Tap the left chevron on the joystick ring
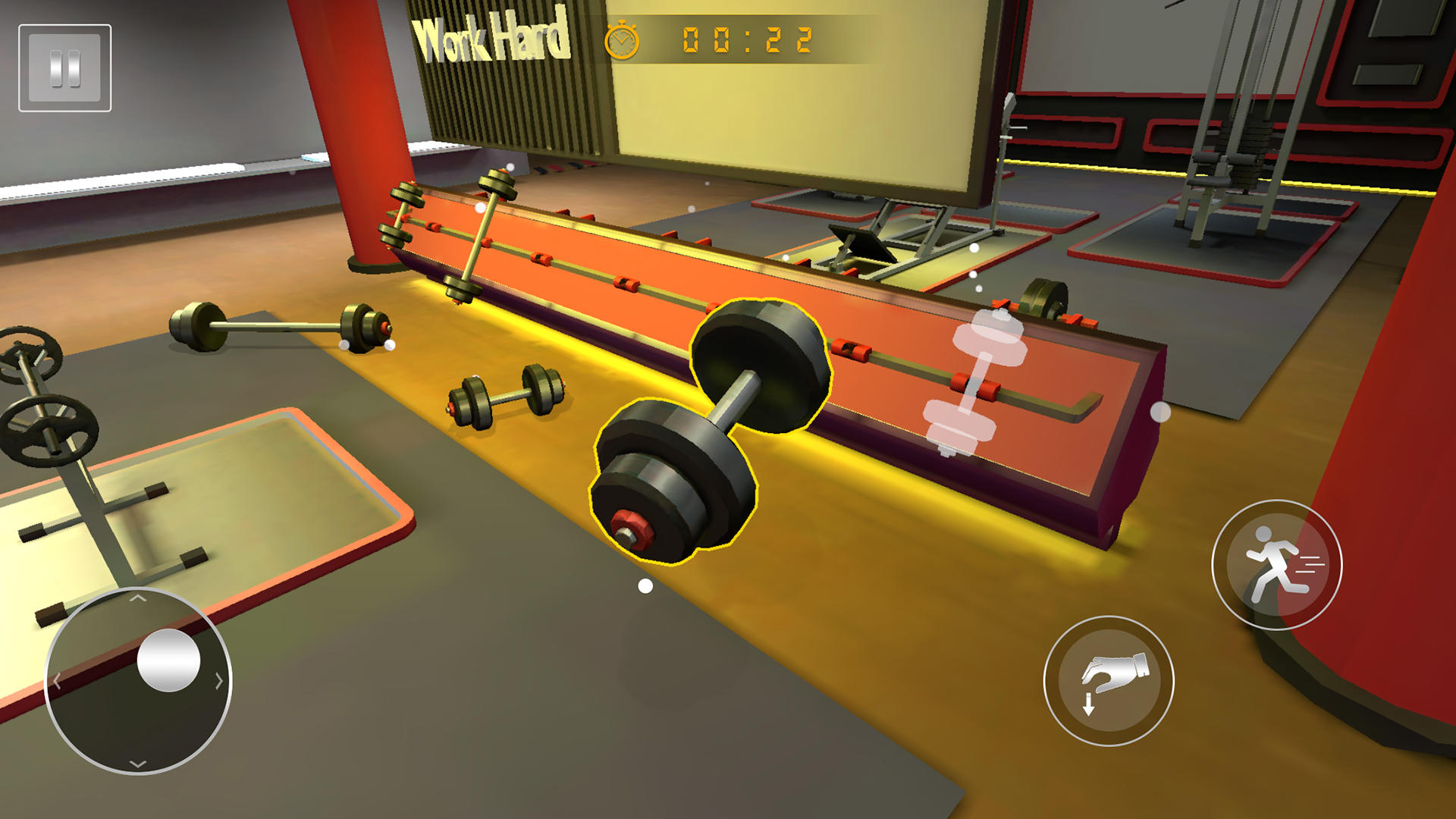Viewport: 1456px width, 819px height. 55,680
